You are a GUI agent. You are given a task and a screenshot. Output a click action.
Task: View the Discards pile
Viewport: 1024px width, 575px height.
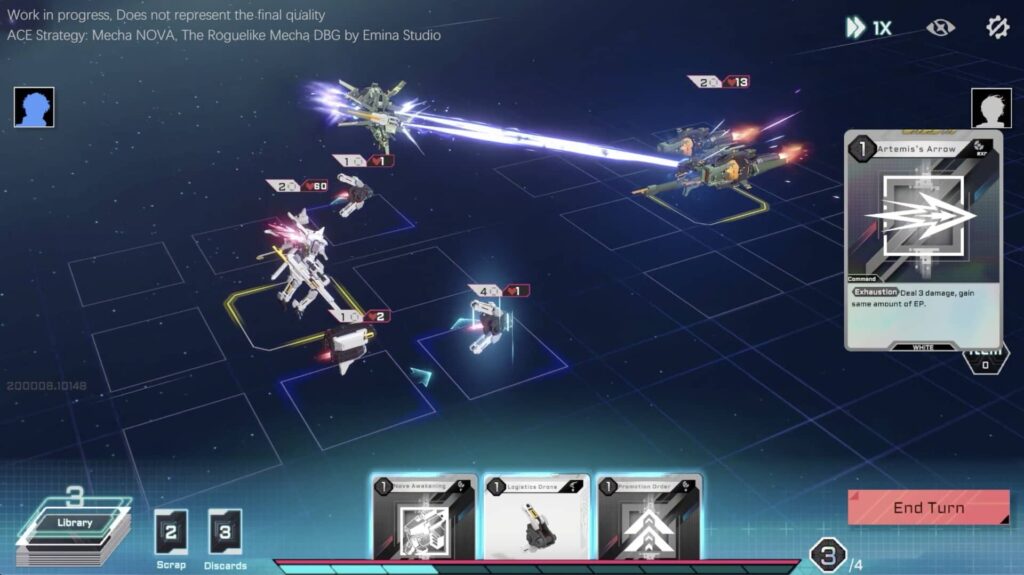tap(224, 532)
